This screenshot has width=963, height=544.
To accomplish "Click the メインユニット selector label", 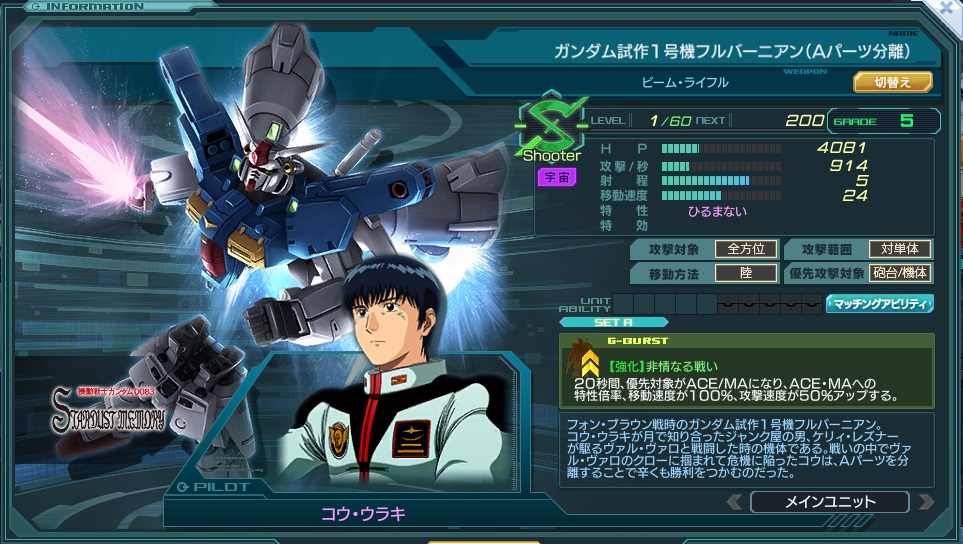I will tap(830, 502).
